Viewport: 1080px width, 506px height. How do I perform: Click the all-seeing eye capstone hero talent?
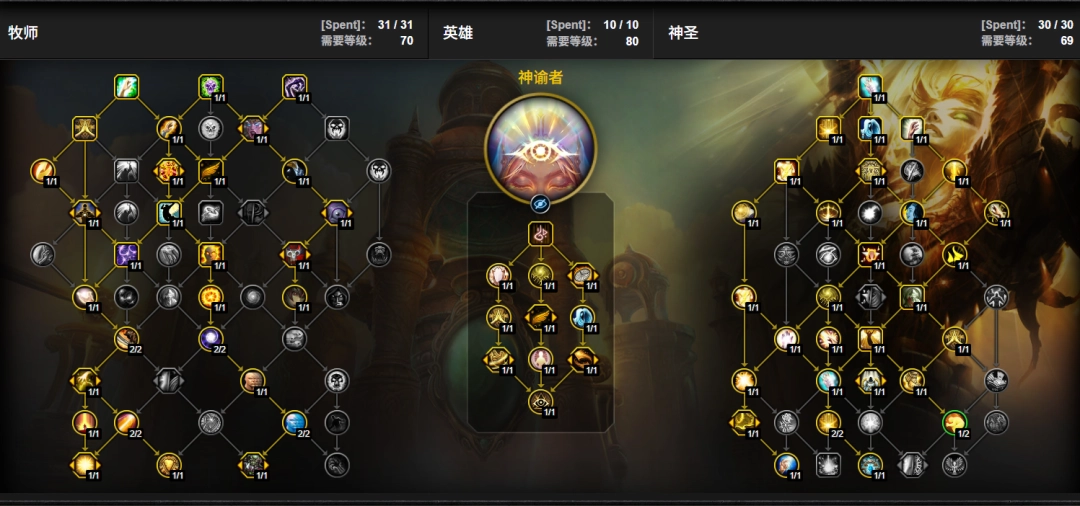[540, 401]
